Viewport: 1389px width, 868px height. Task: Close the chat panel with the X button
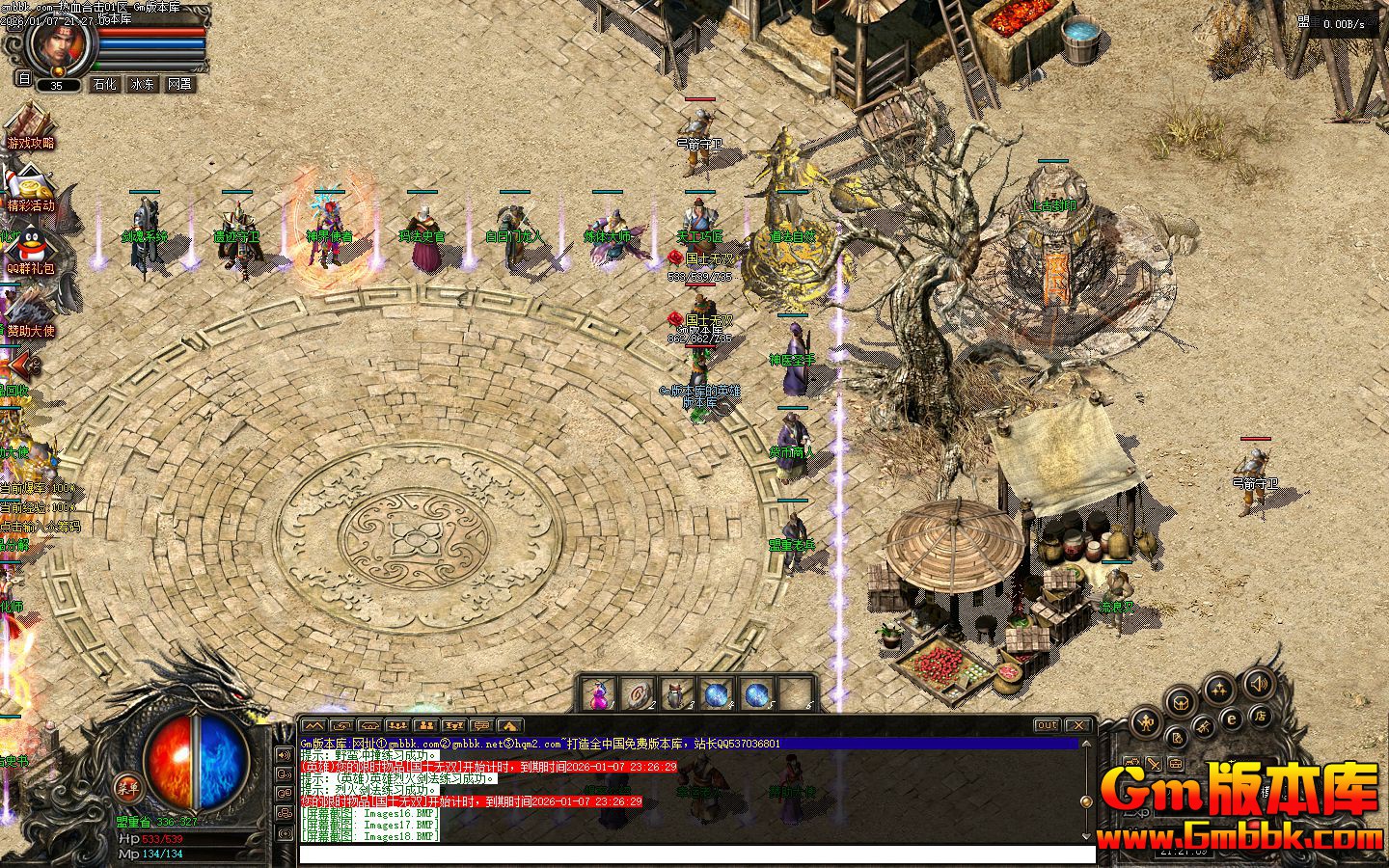tap(1078, 725)
